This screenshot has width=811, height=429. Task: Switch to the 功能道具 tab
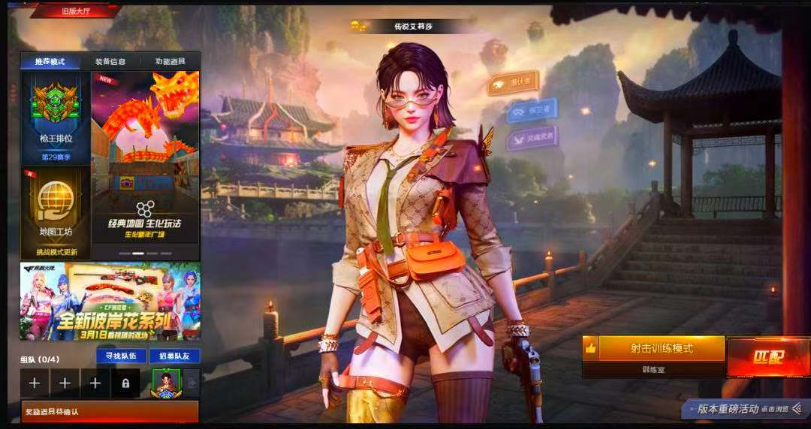click(168, 62)
